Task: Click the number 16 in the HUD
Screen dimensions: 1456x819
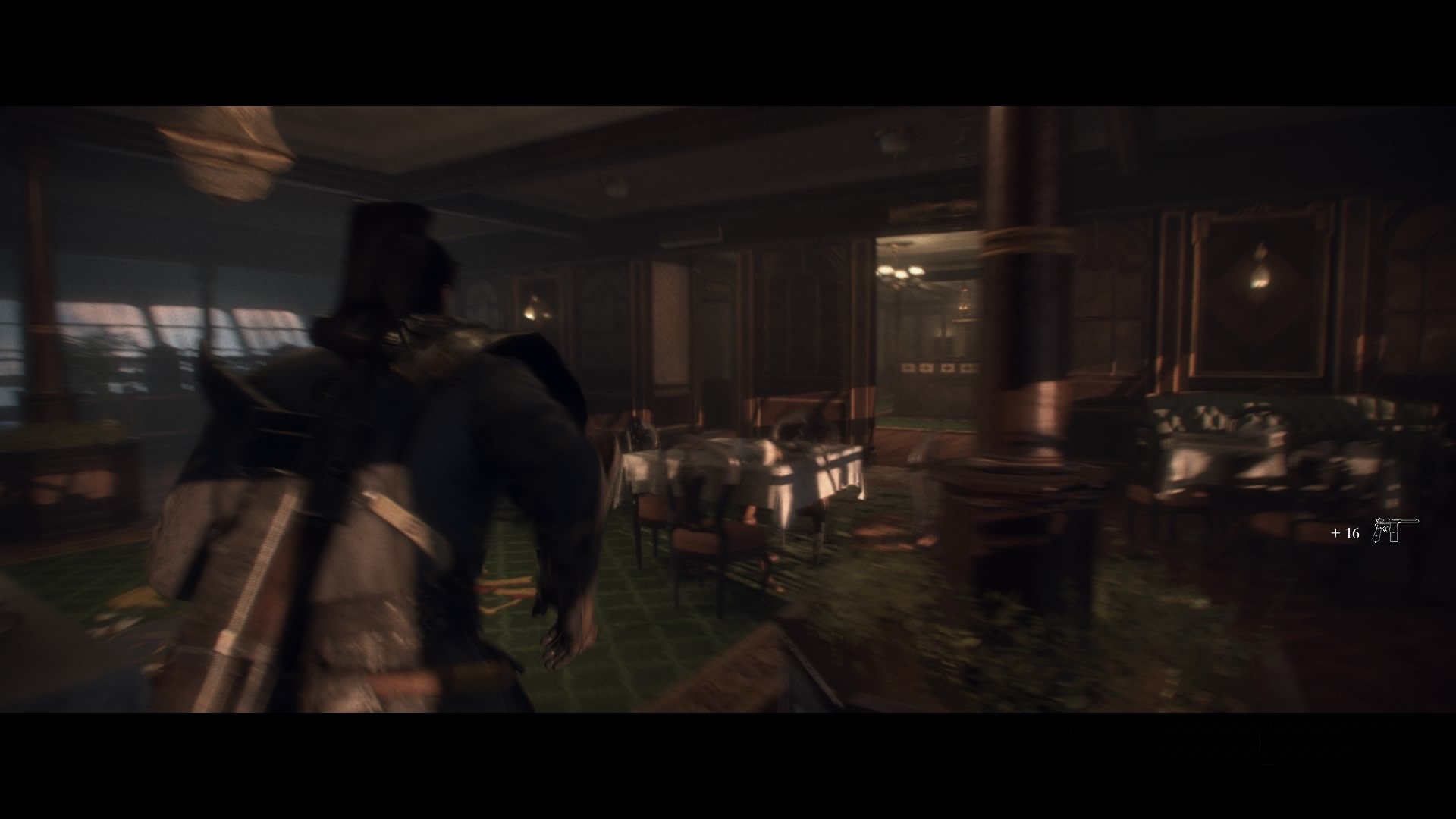Action: (1353, 533)
